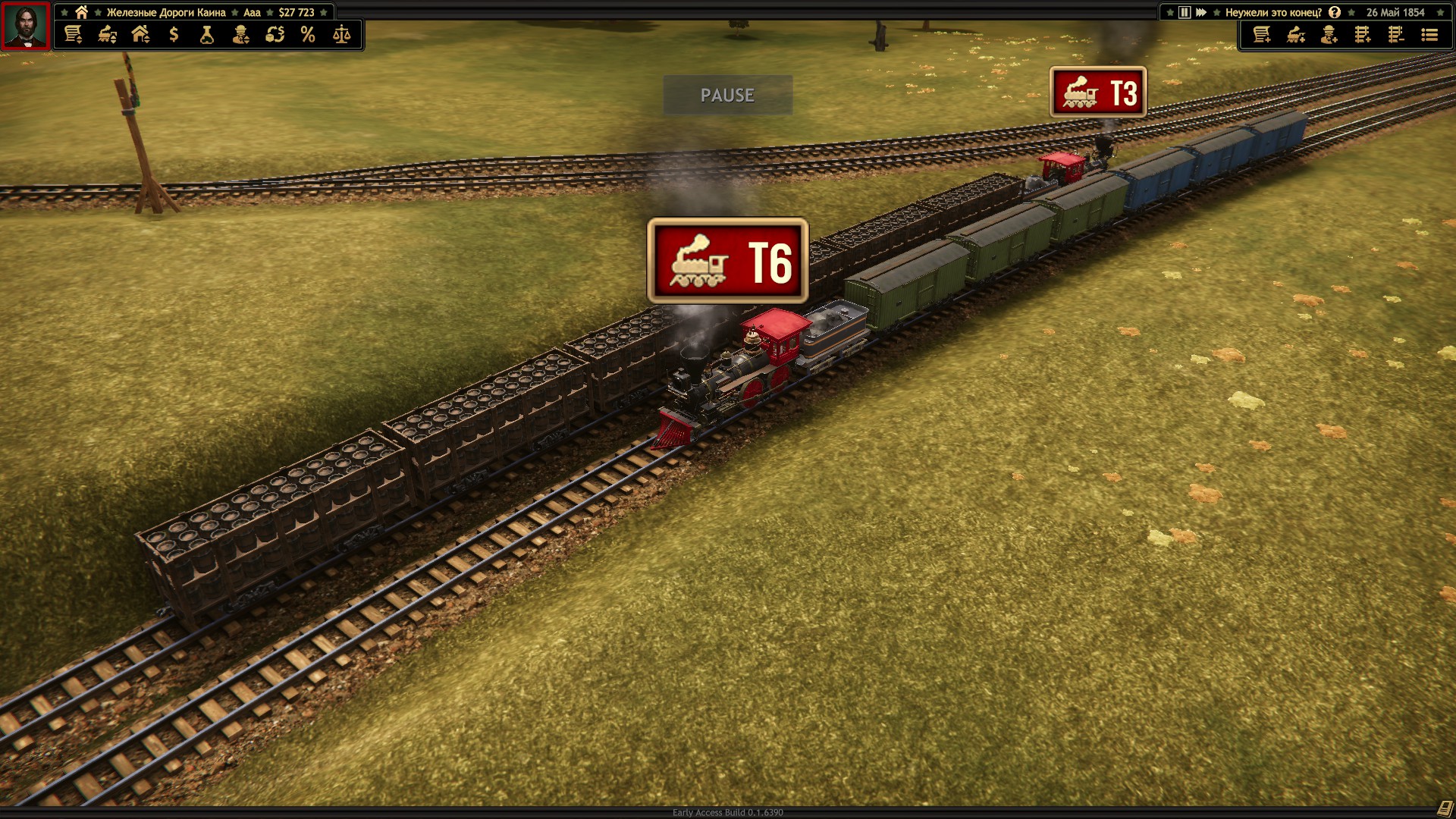Click the home icon beside the company name
1456x819 pixels.
click(81, 12)
